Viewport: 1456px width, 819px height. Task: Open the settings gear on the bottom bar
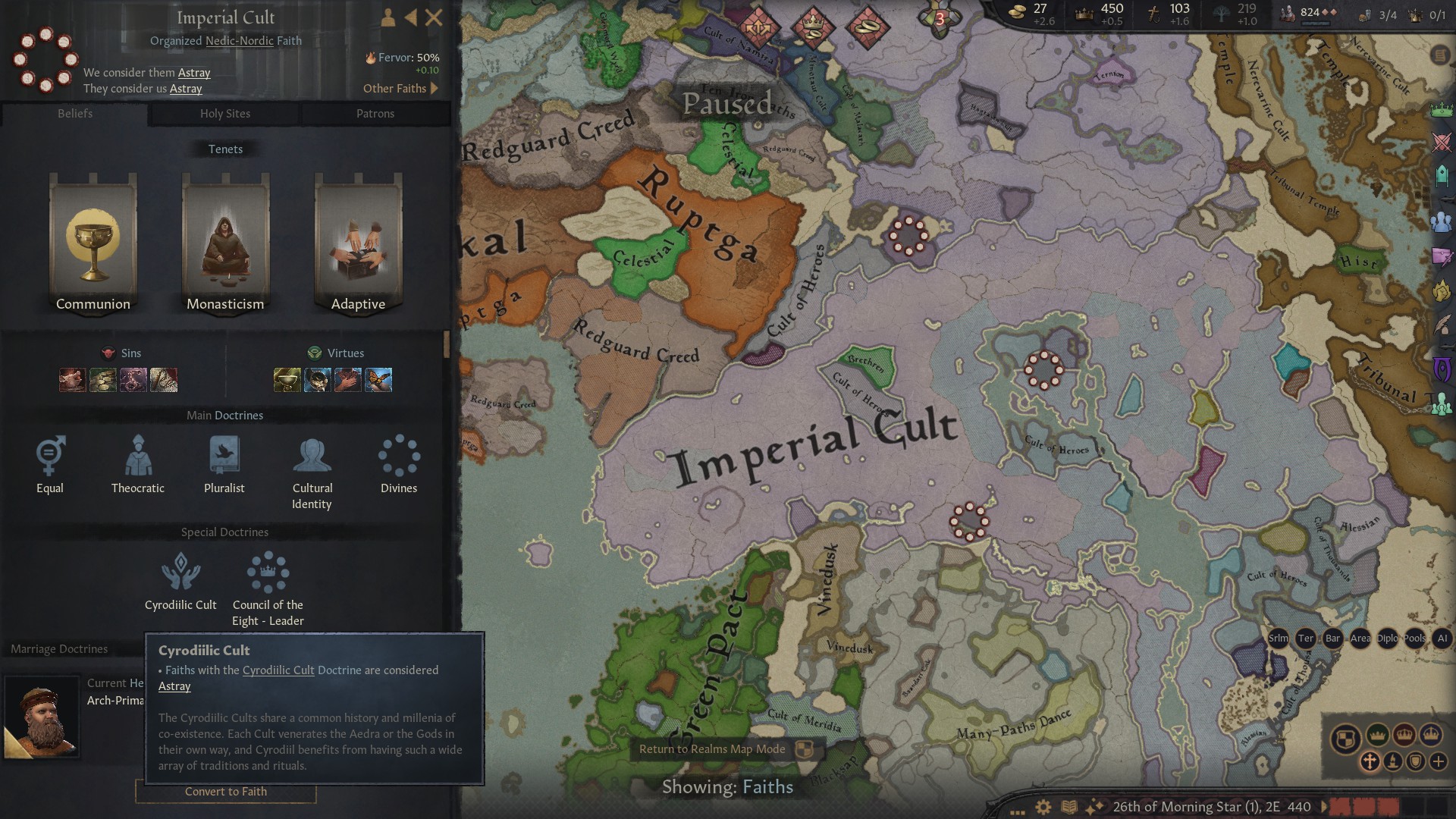pos(1043,807)
